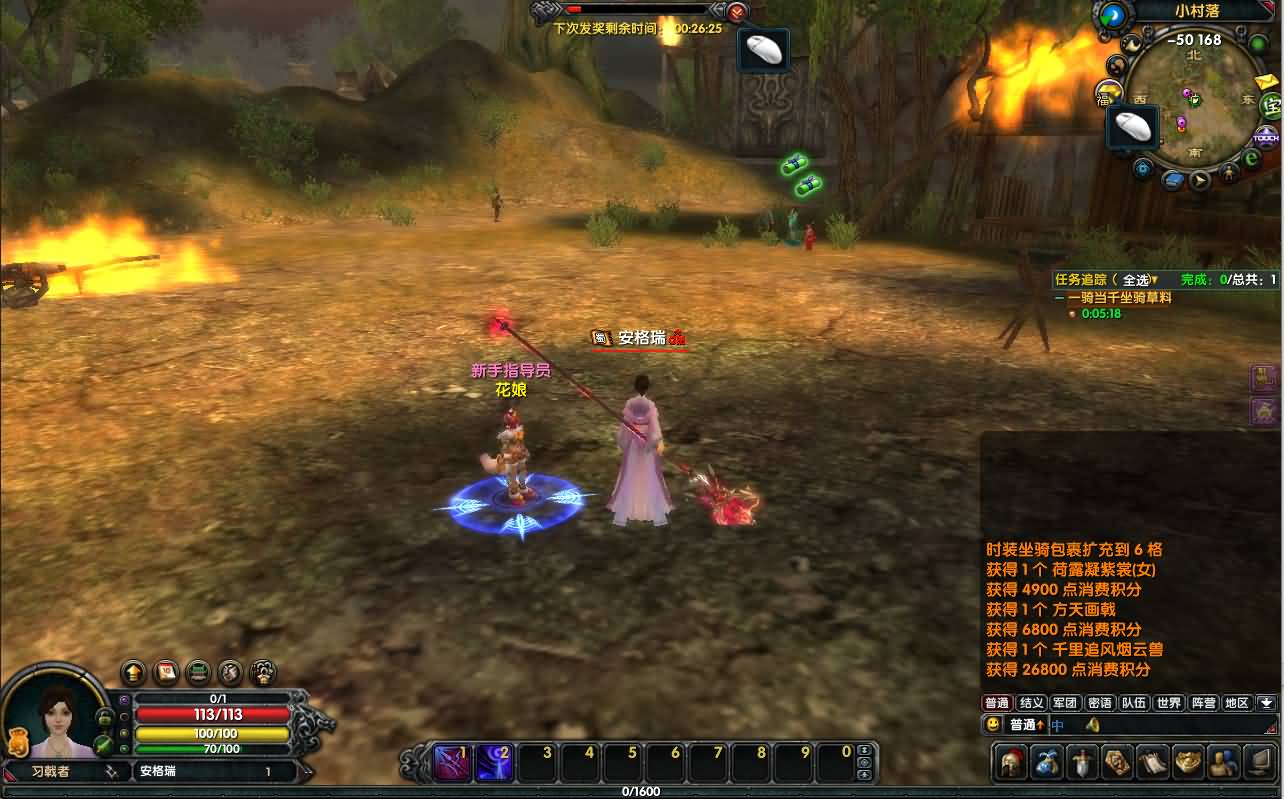Open the quest scroll menu icon
This screenshot has height=799, width=1284.
coord(1152,762)
